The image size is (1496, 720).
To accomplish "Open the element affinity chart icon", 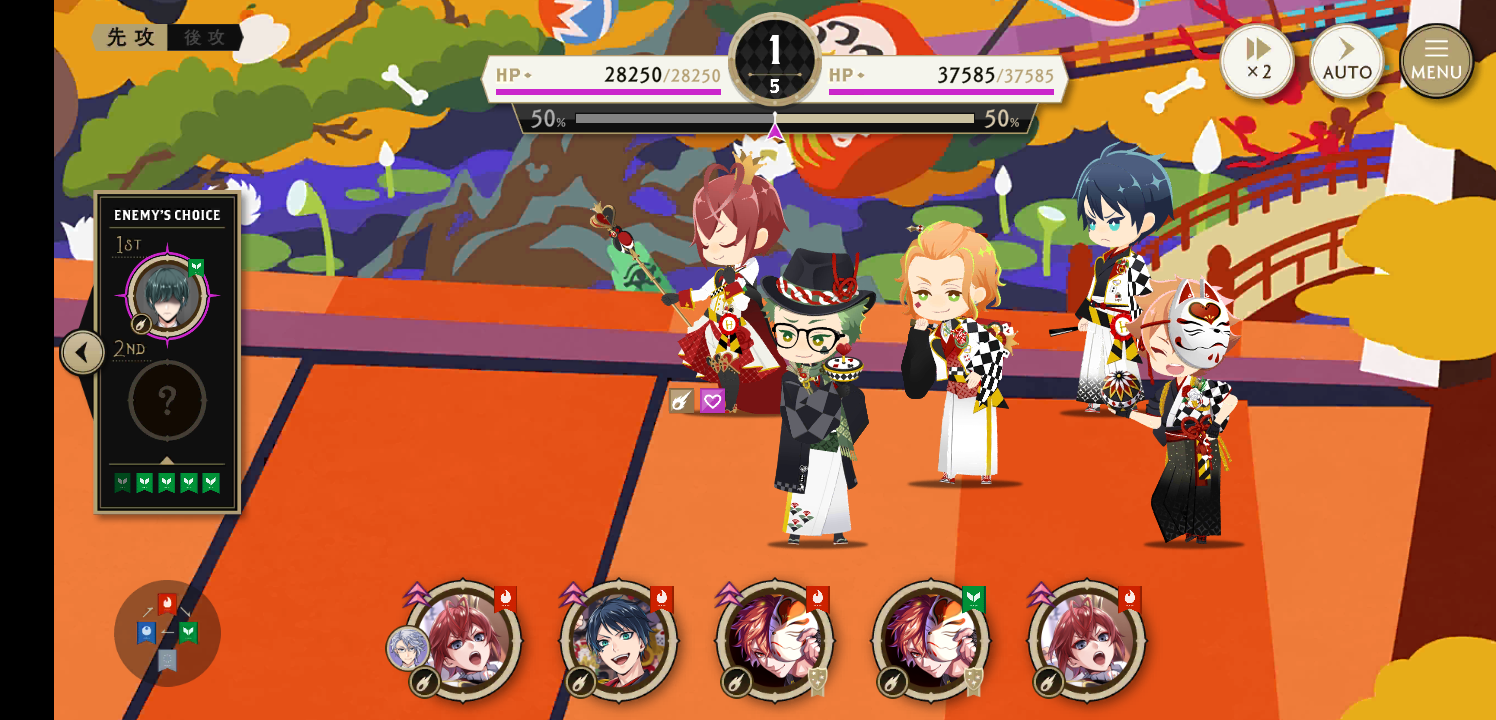I will (167, 633).
